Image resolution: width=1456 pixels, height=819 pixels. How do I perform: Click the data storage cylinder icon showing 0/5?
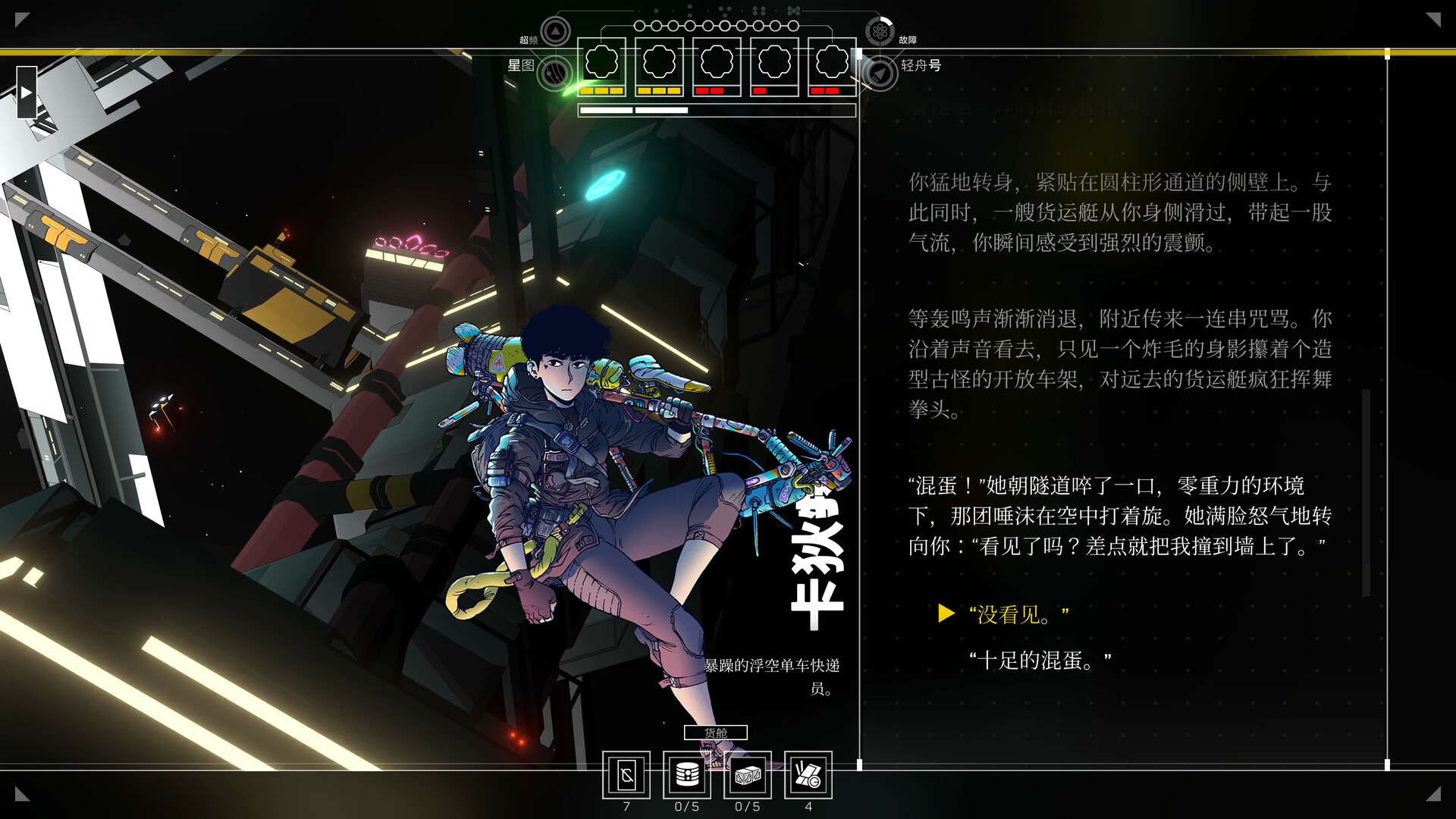coord(686,775)
